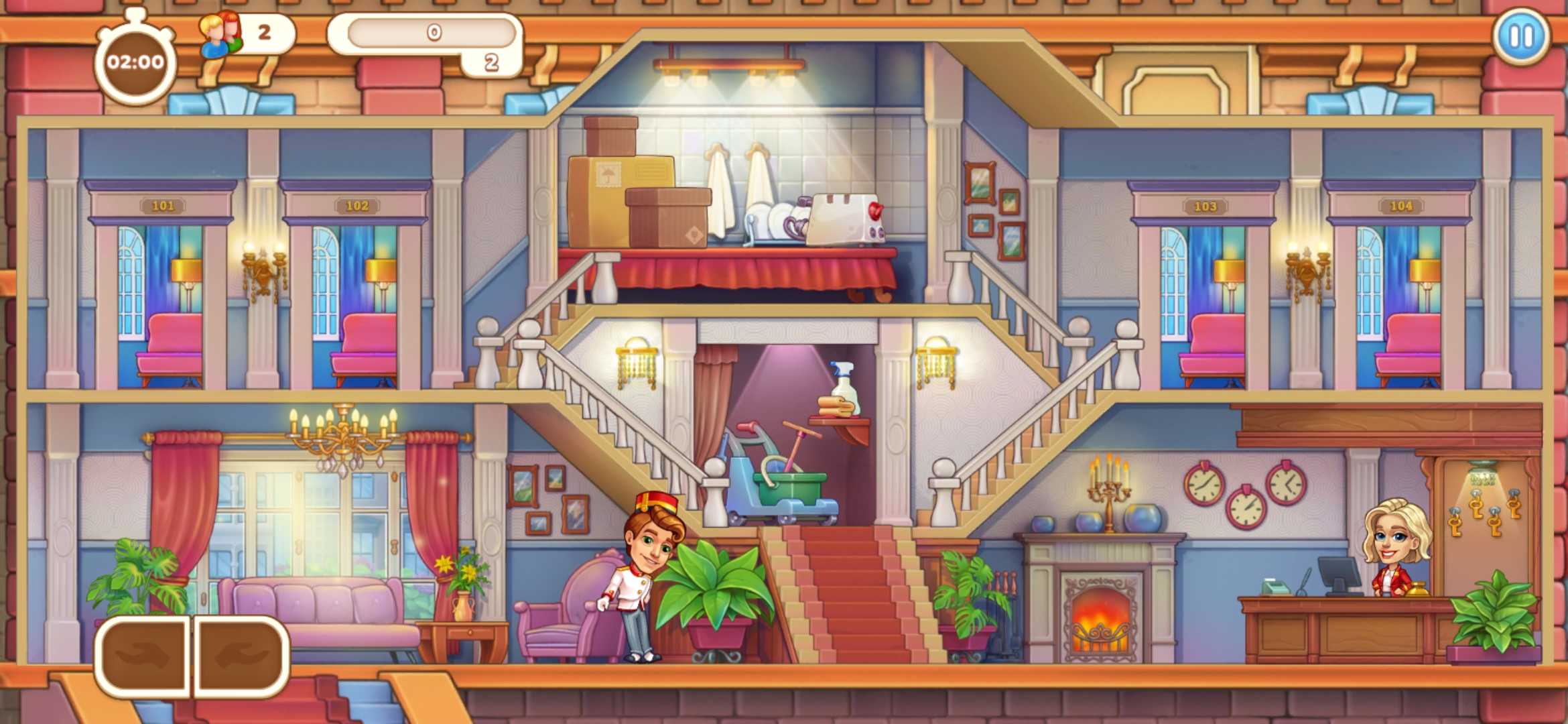Pause the game with the blue button
The height and width of the screenshot is (724, 1568).
(x=1520, y=36)
